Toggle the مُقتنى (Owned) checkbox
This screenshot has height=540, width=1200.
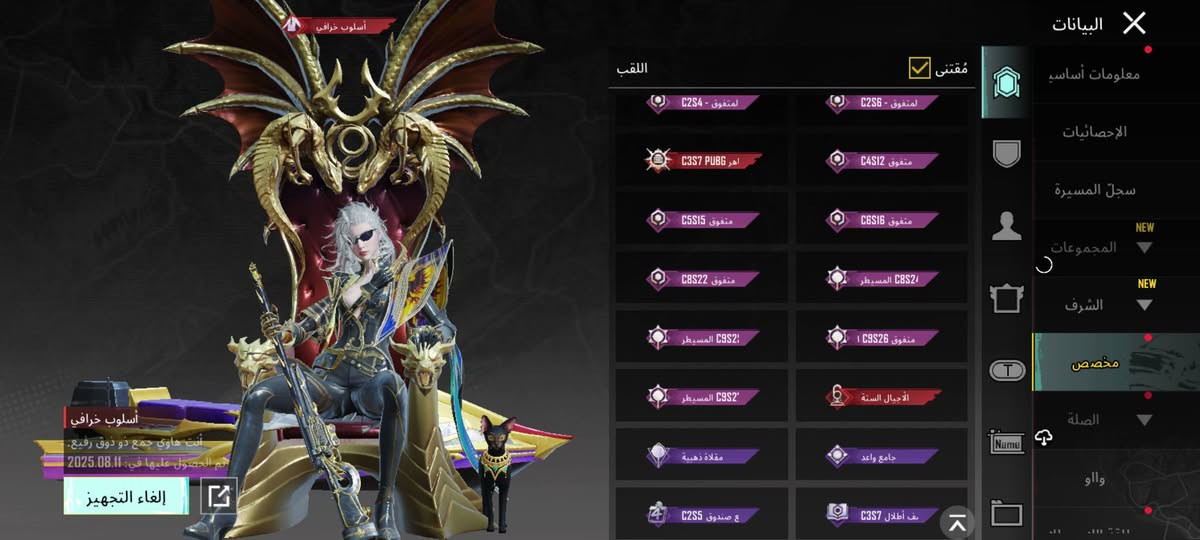pos(920,68)
